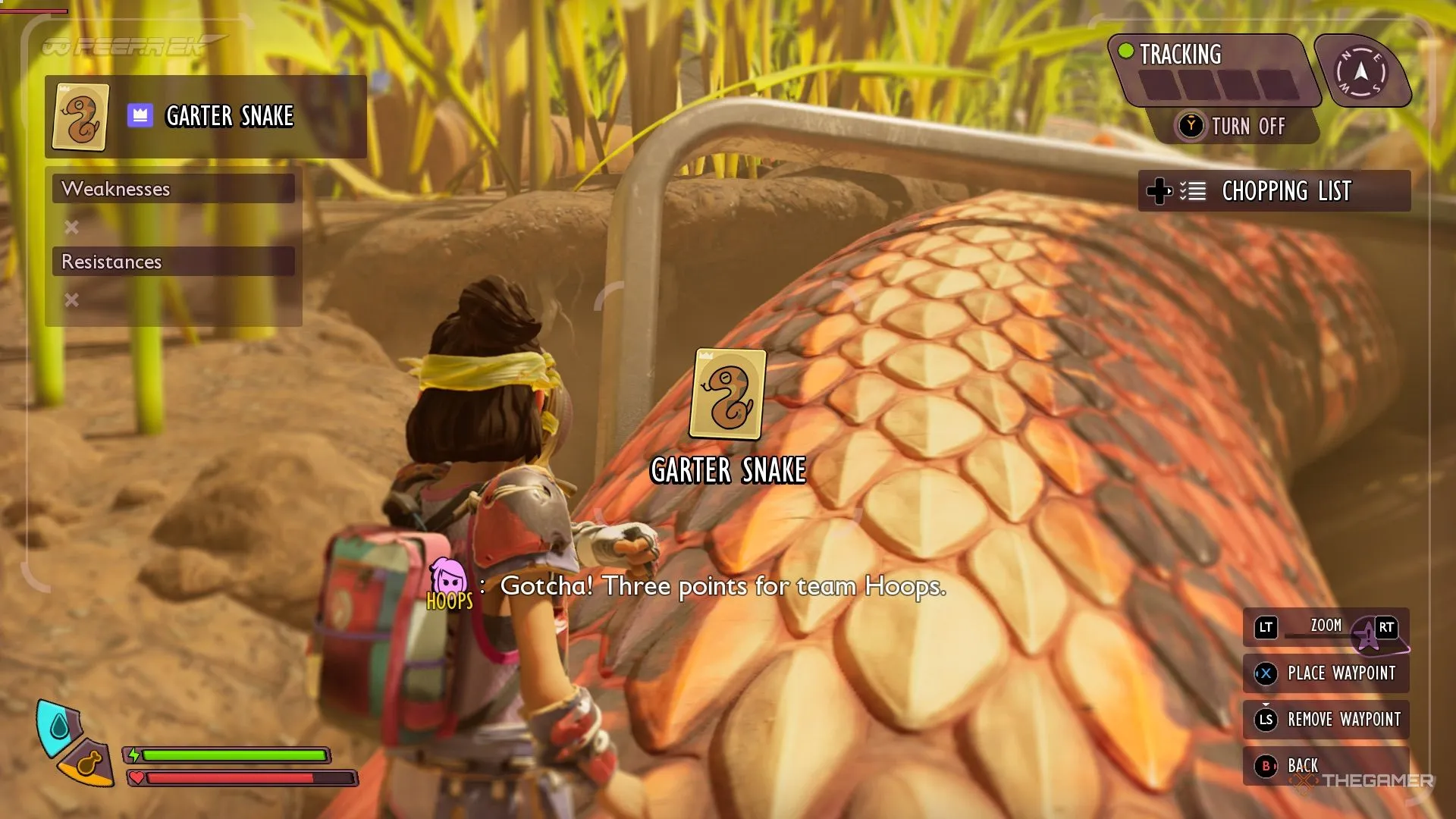The image size is (1456, 819).
Task: Remove the waypoint
Action: (1326, 720)
